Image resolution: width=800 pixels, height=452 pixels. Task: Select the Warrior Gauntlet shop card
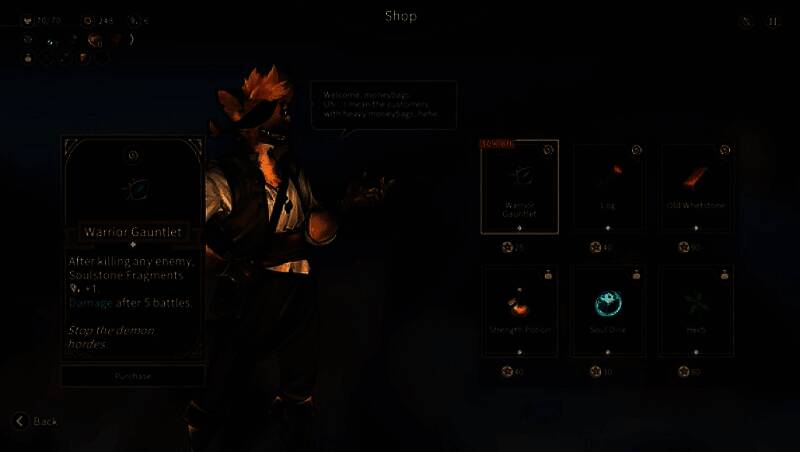click(519, 186)
